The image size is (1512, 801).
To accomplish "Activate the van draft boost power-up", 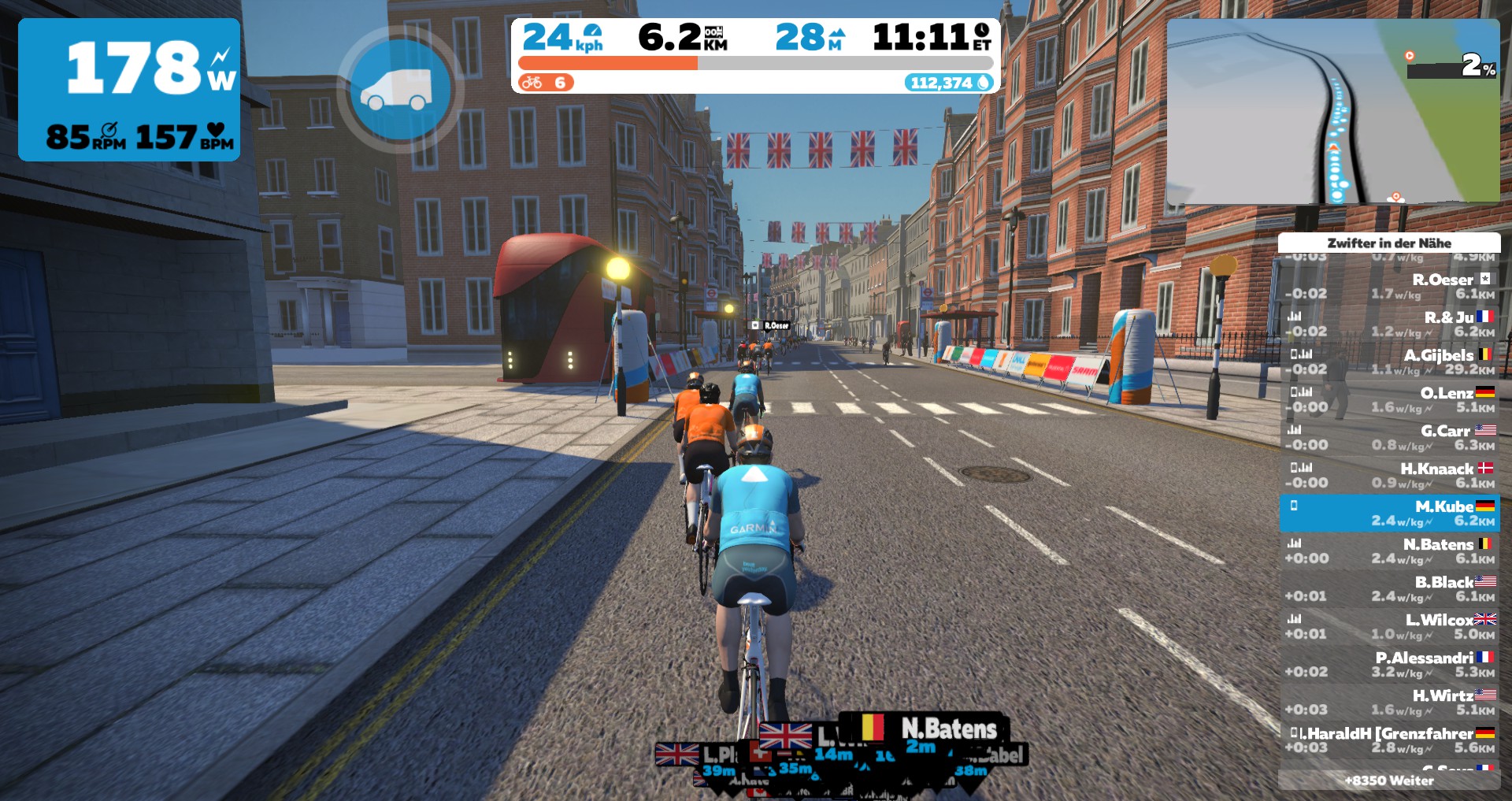I will click(400, 89).
